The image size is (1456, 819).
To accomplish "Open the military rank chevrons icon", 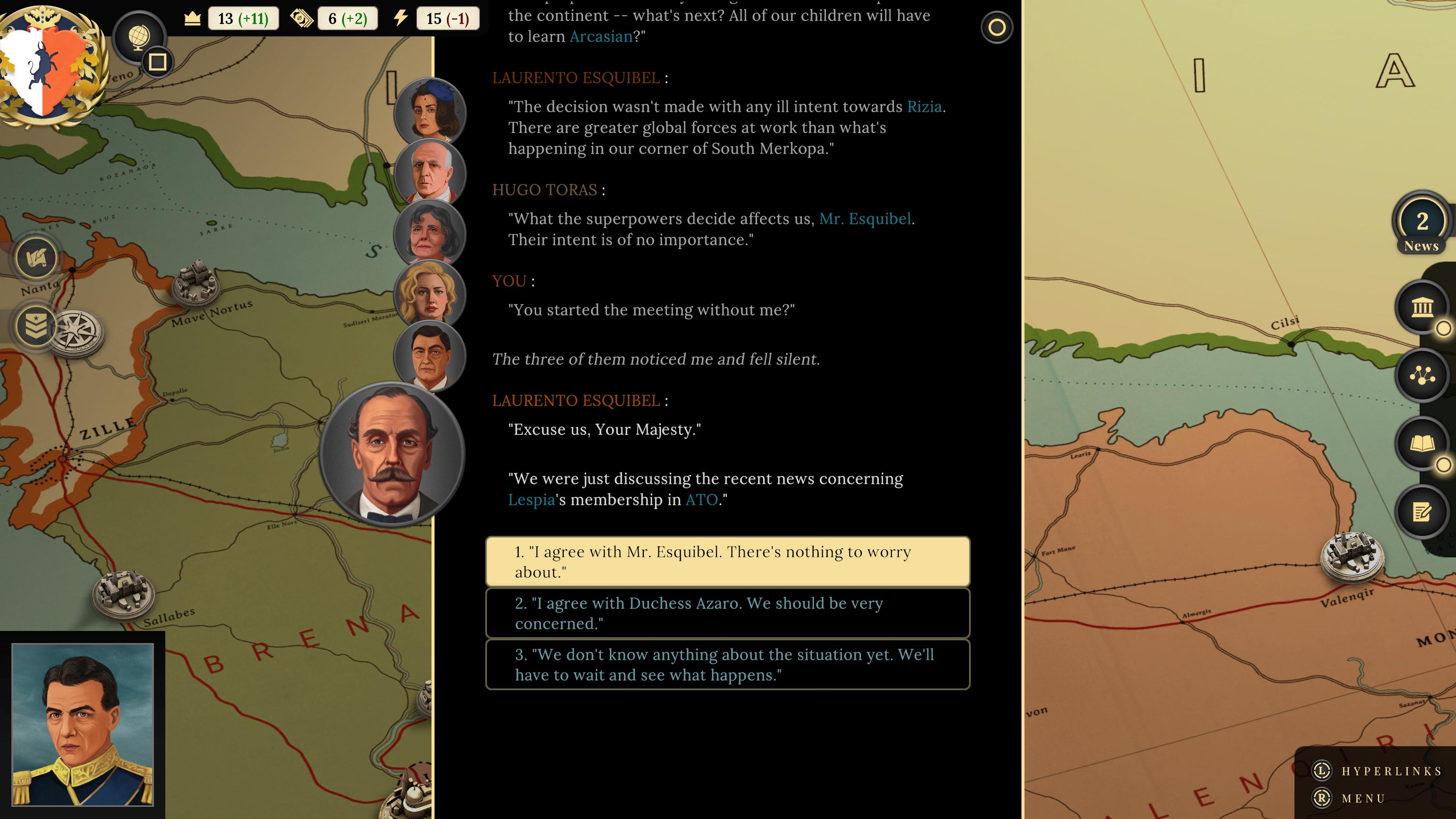I will click(36, 326).
